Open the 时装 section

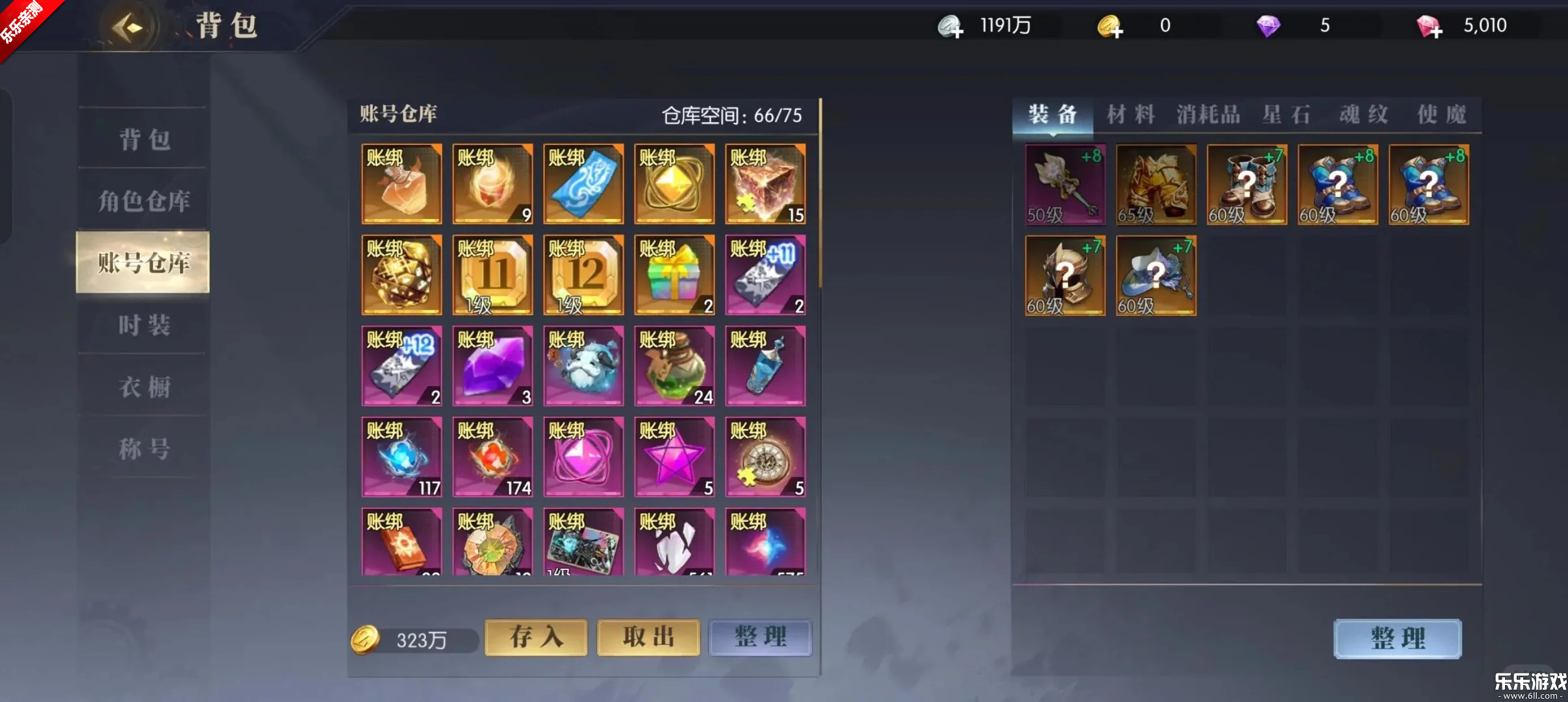pyautogui.click(x=144, y=324)
